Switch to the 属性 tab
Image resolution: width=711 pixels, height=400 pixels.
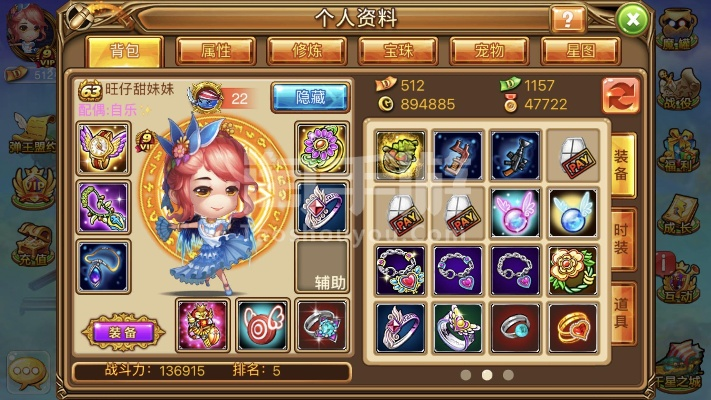pyautogui.click(x=216, y=50)
